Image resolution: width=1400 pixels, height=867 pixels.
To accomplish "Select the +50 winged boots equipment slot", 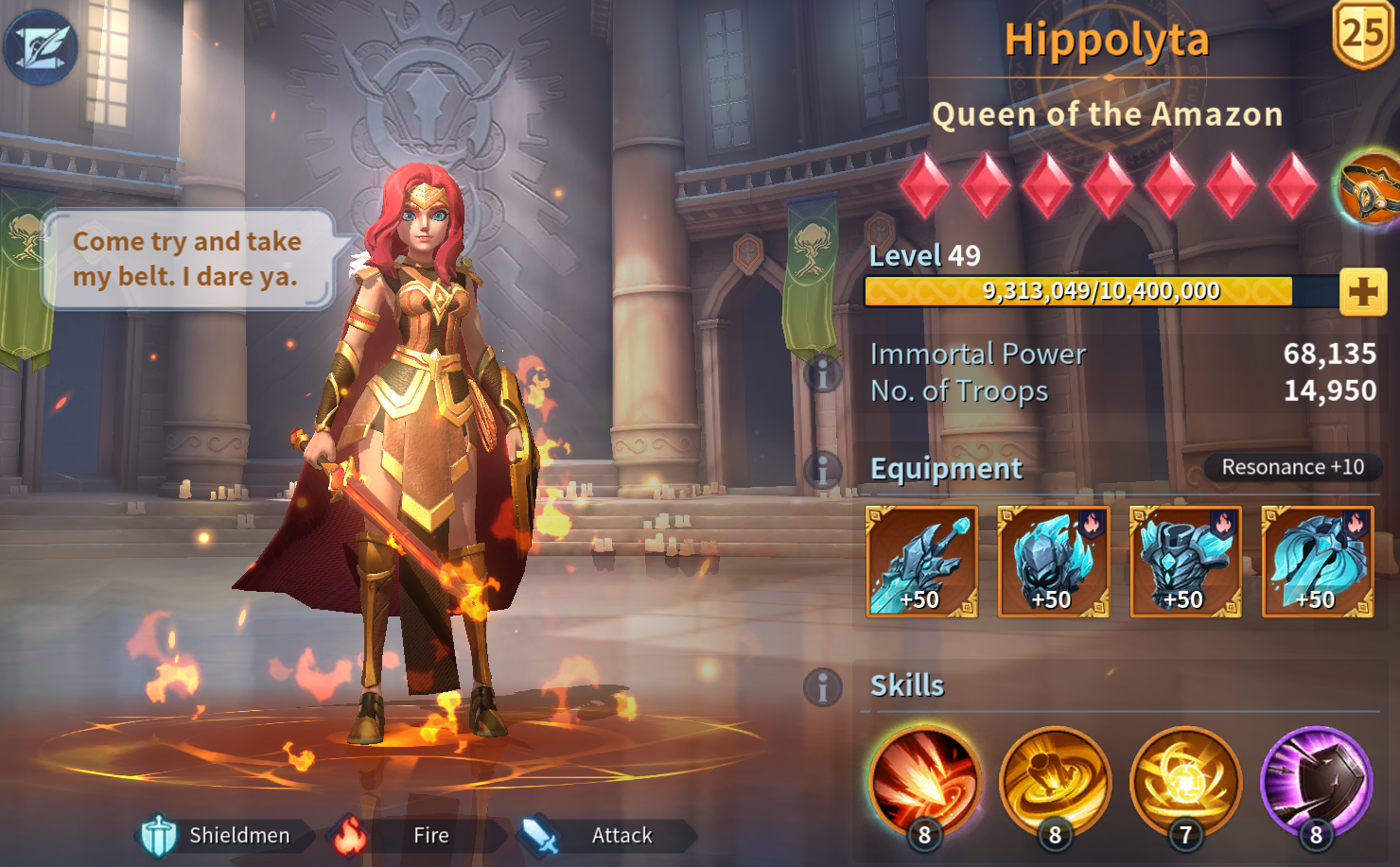I will [x=1317, y=562].
